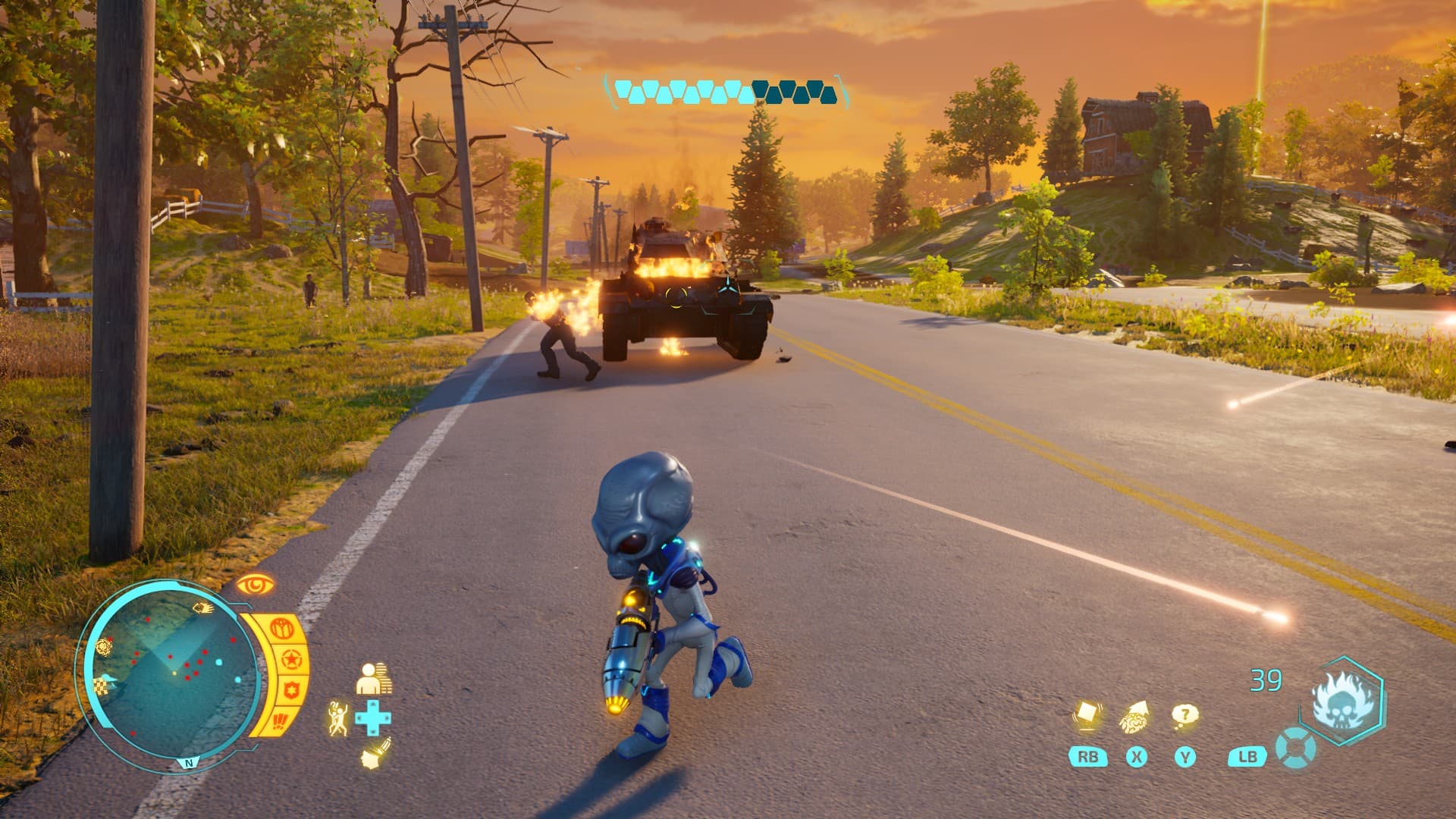1456x819 pixels.
Task: Select the flashlight scan icon
Action: pyautogui.click(x=375, y=752)
